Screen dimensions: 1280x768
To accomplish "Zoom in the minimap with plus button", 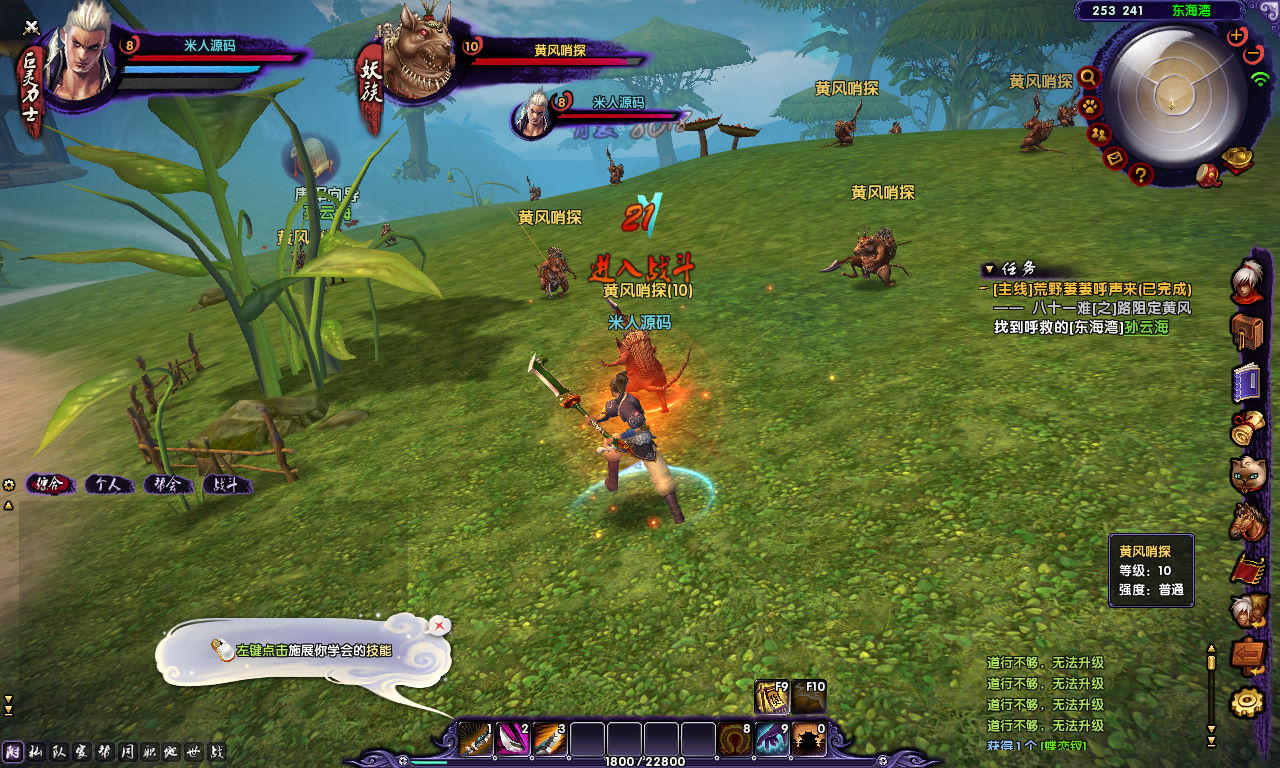I will [1237, 36].
